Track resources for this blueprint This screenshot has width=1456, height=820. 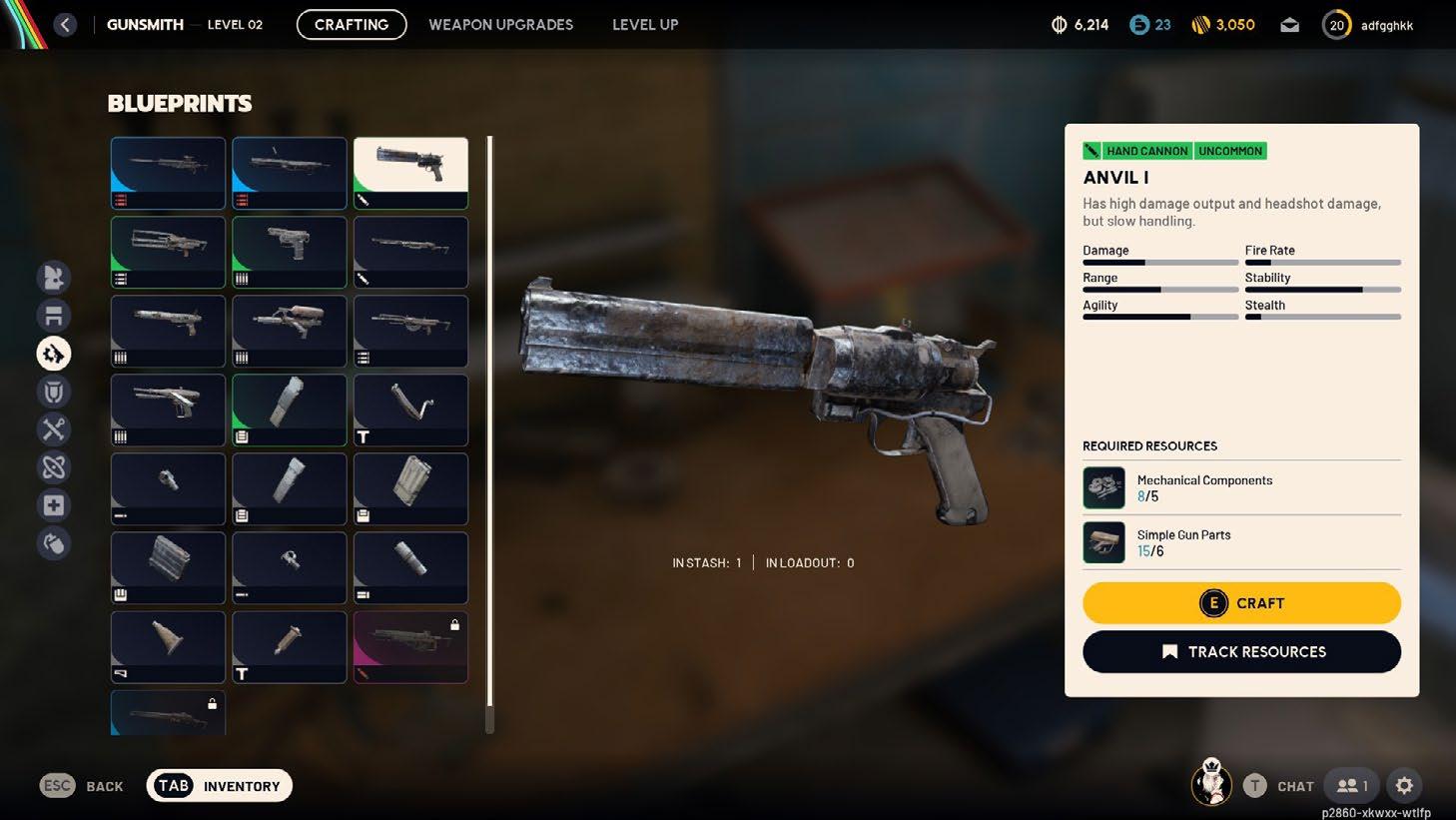(1241, 652)
